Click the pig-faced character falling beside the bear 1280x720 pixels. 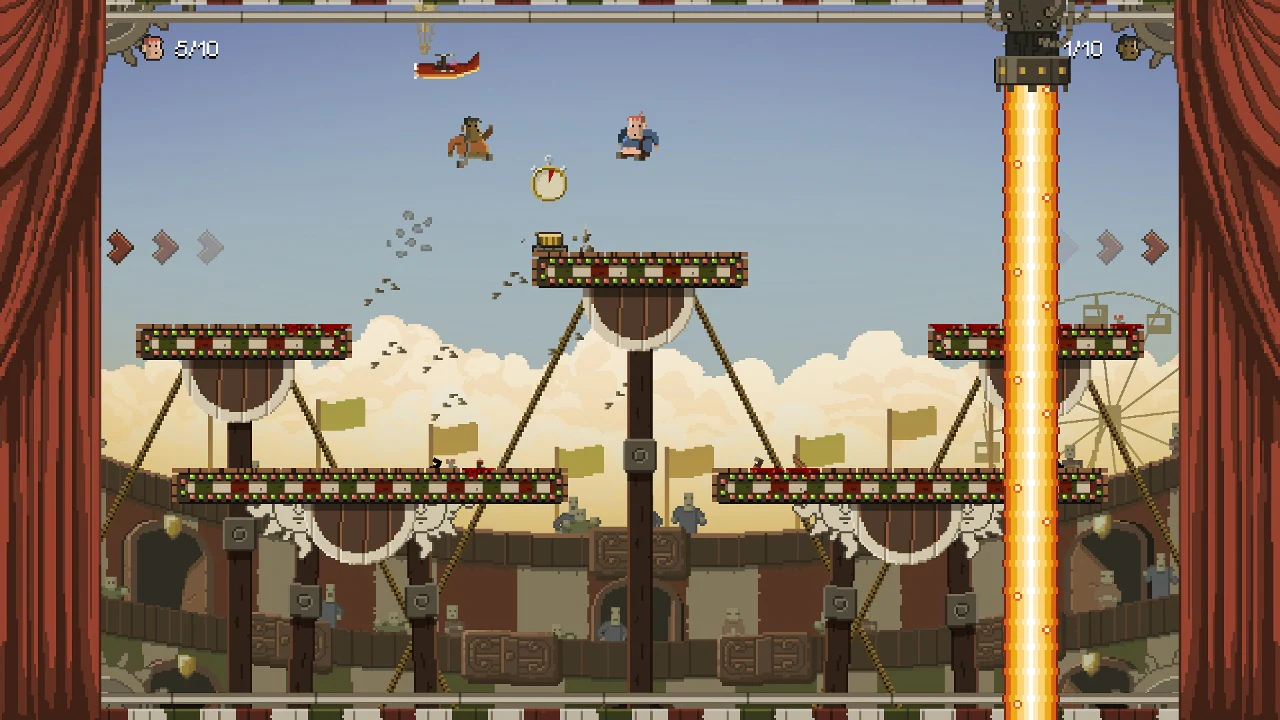[635, 137]
